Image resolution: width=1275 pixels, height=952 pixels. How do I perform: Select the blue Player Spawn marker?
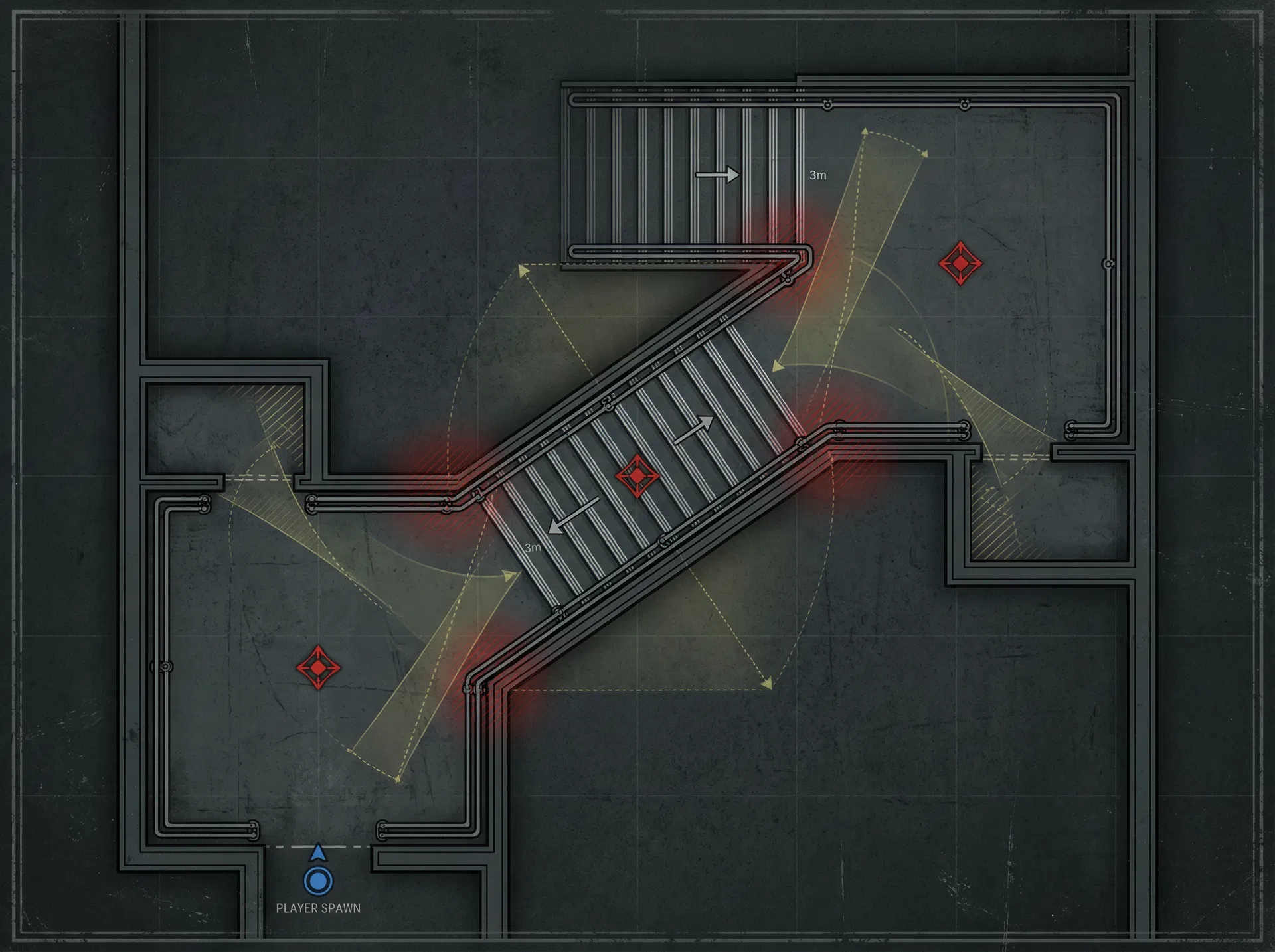(x=318, y=880)
